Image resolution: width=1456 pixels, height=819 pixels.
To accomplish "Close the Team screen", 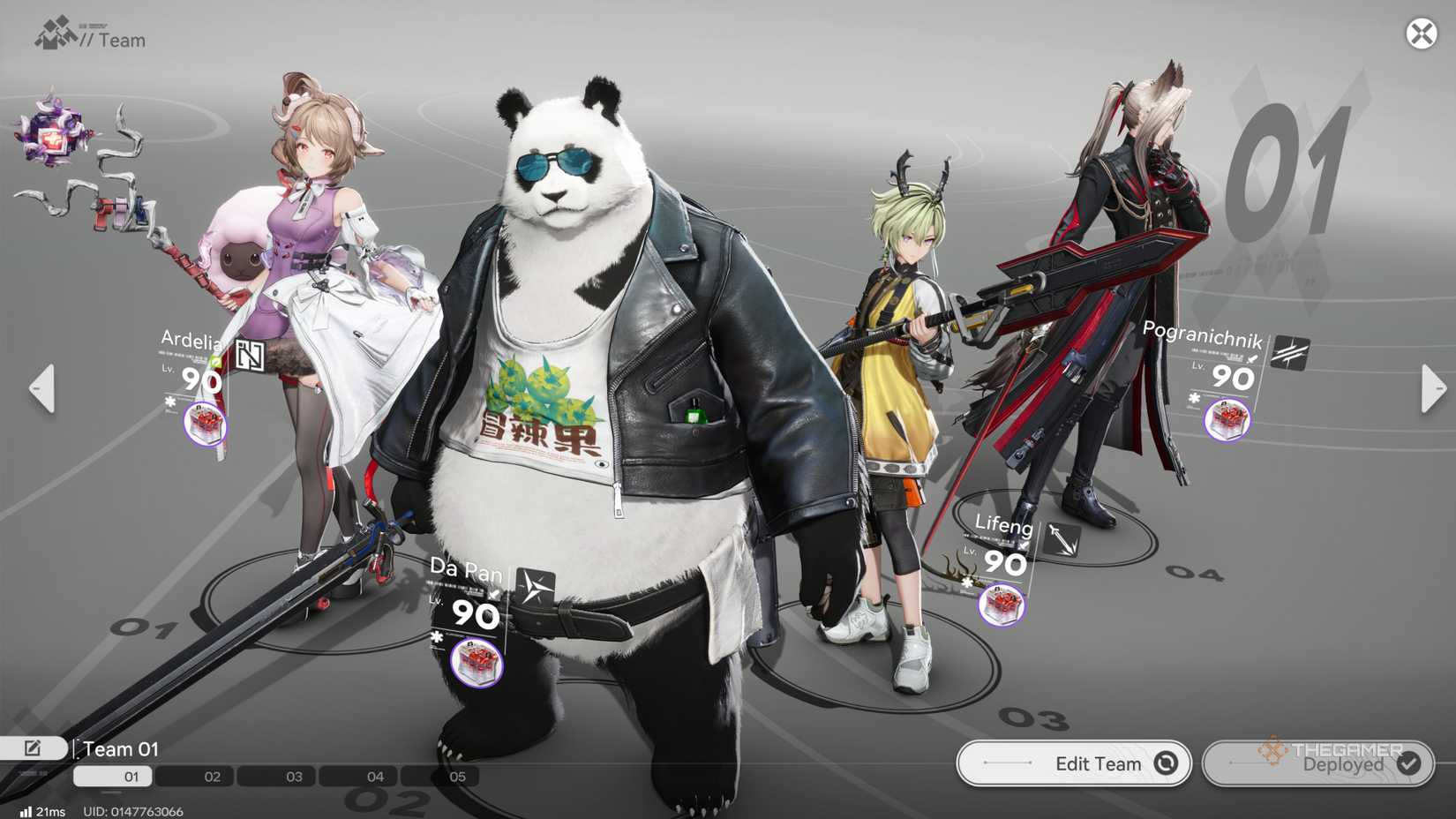I will 1421,34.
